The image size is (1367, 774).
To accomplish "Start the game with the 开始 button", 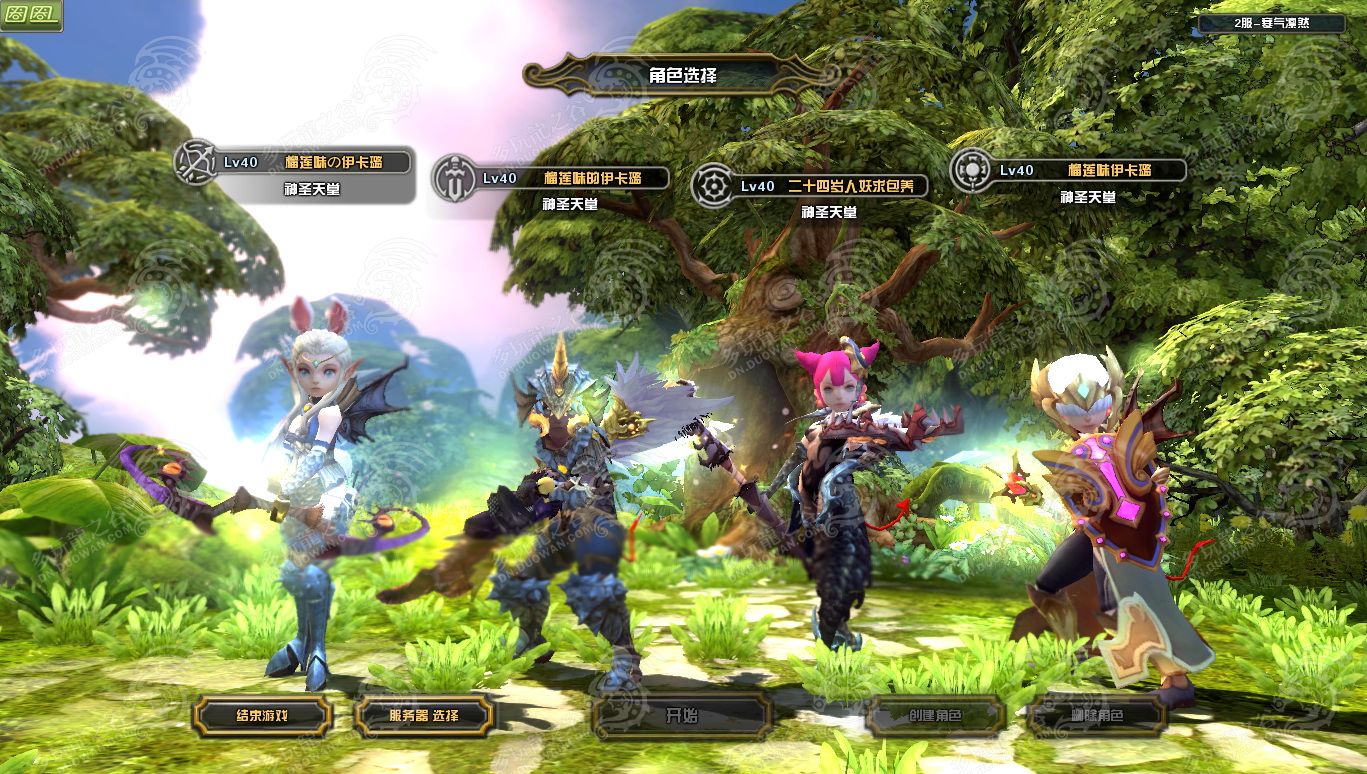I will tap(681, 716).
